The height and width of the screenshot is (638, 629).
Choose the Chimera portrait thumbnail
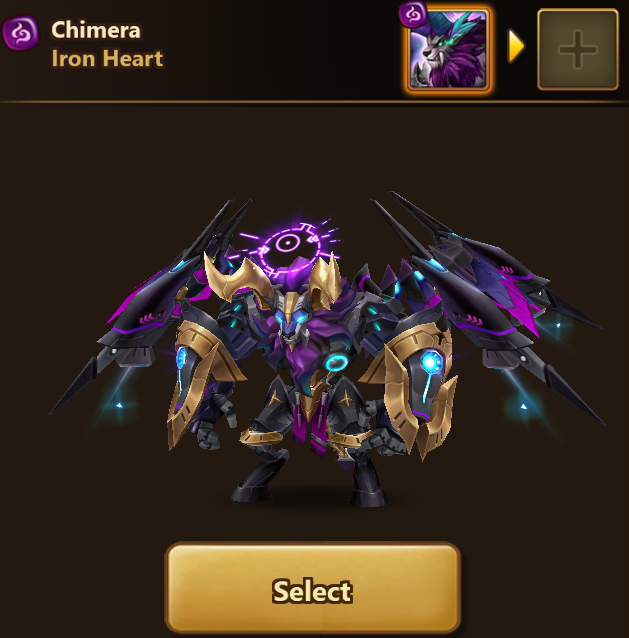448,48
